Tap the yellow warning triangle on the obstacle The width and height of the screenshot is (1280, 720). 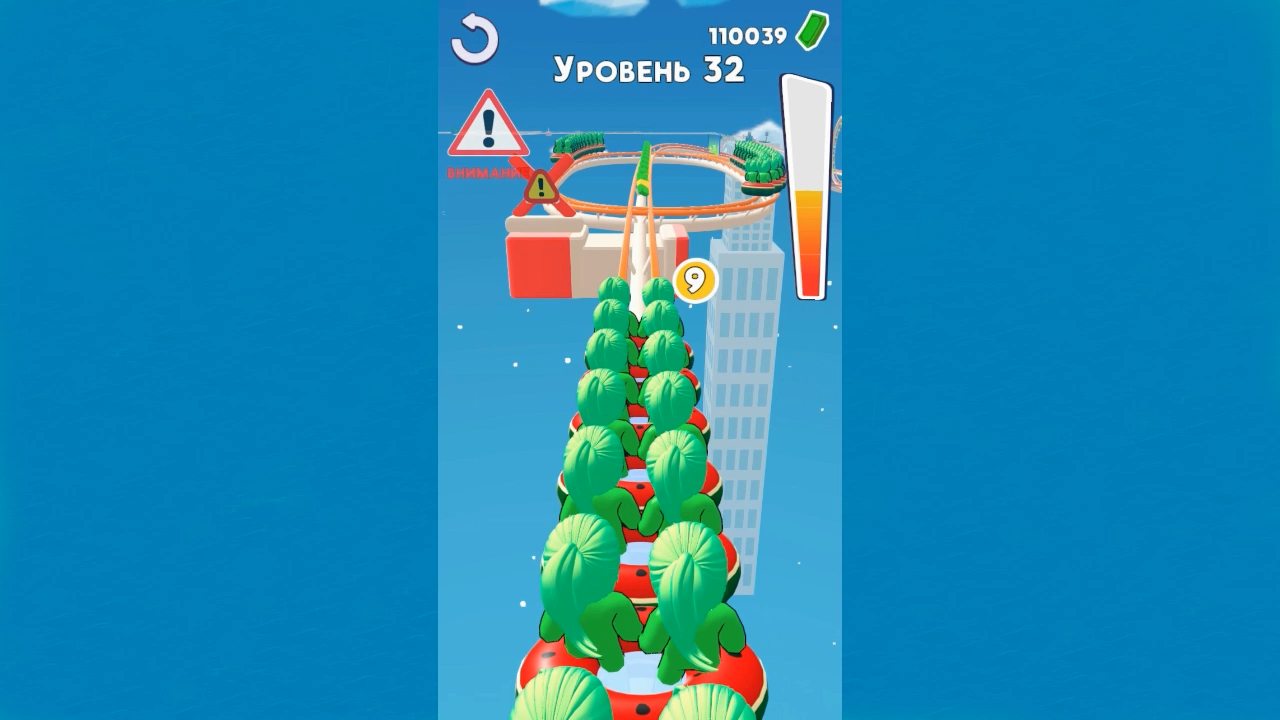[541, 185]
